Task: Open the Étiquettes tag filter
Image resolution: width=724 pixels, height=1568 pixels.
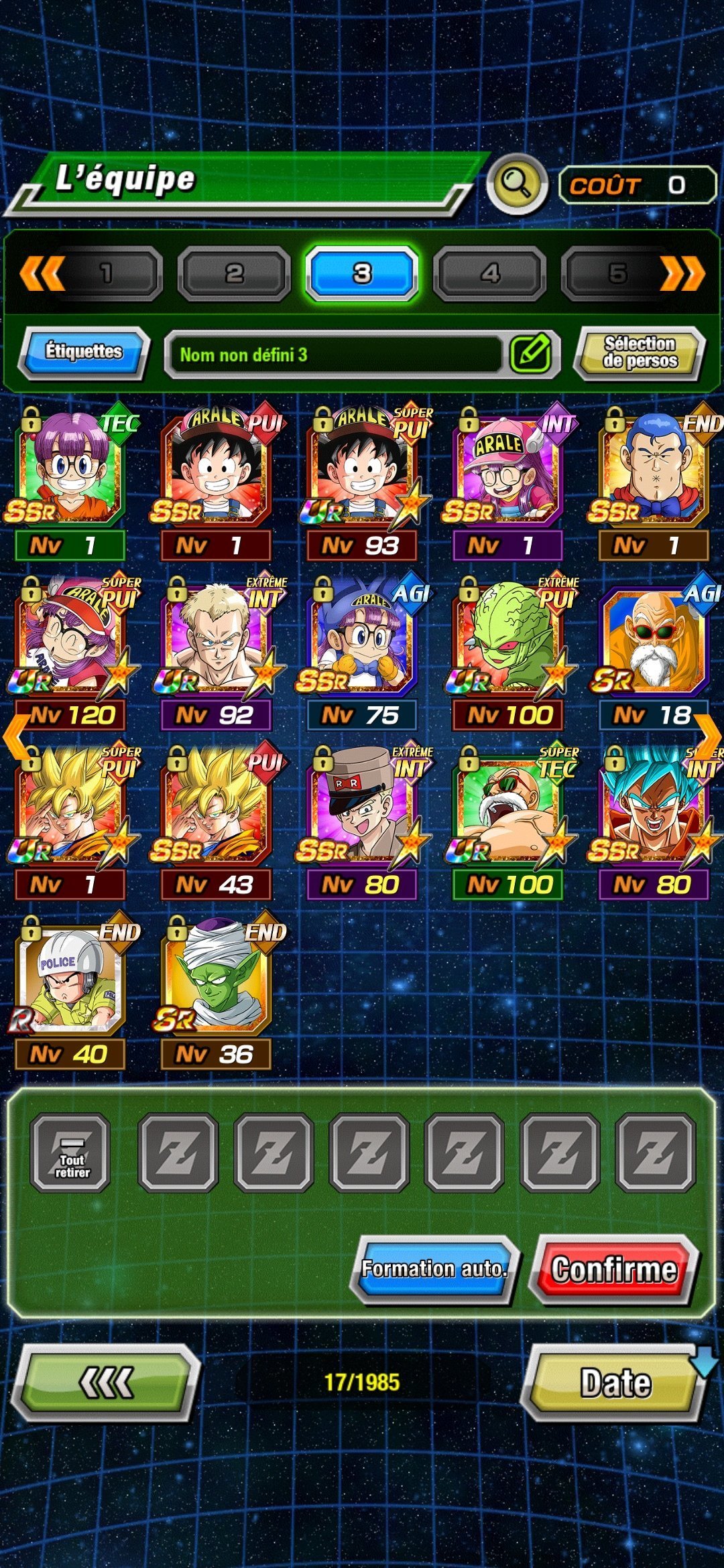Action: (84, 352)
